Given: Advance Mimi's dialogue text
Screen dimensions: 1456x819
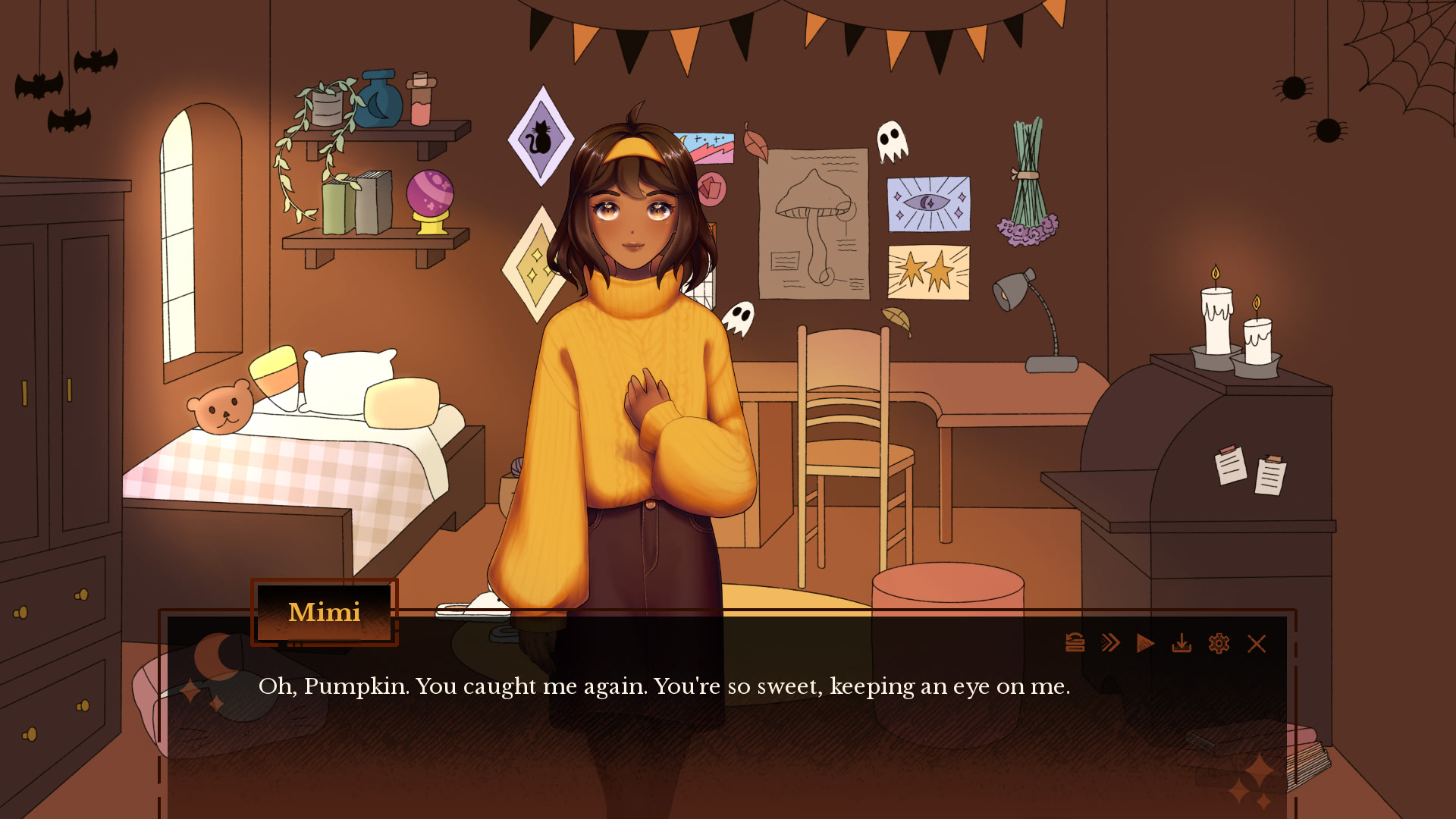Looking at the screenshot, I should 664,686.
